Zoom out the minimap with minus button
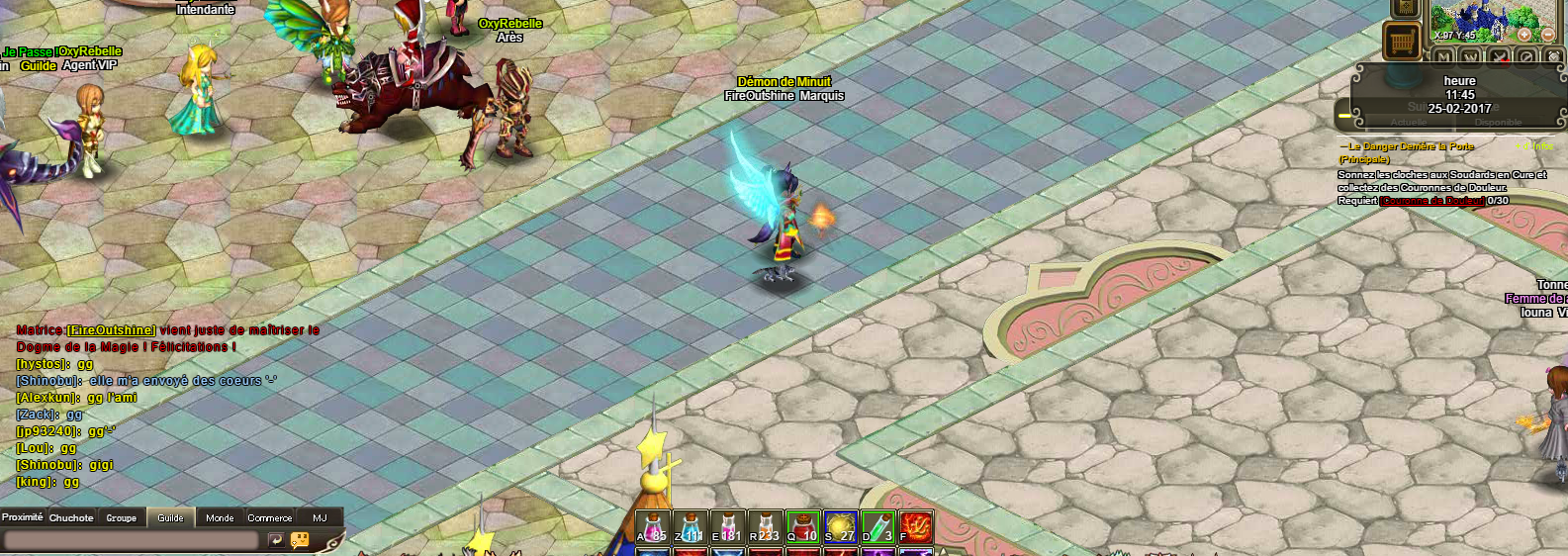Screen dimensions: 1568x556 [x=1548, y=35]
